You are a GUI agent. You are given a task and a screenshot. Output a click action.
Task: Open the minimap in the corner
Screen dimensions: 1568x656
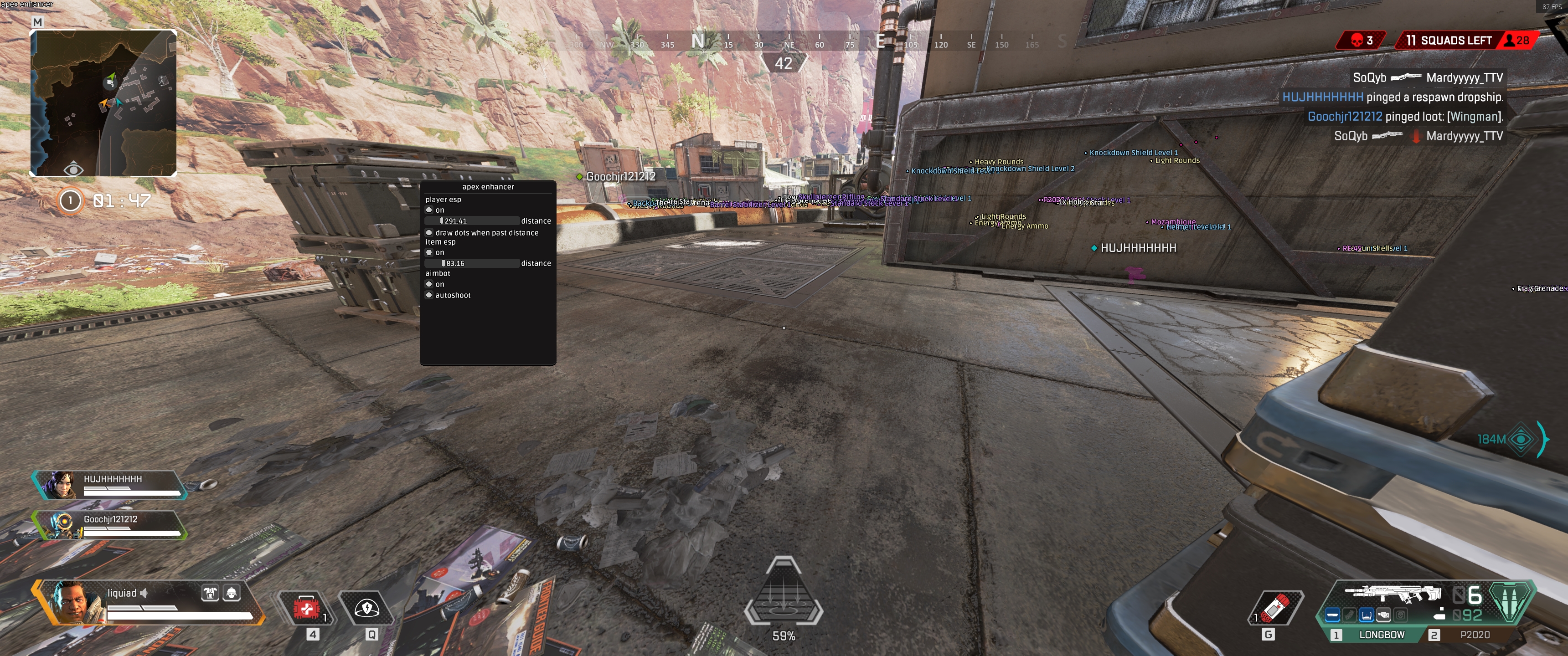point(103,103)
